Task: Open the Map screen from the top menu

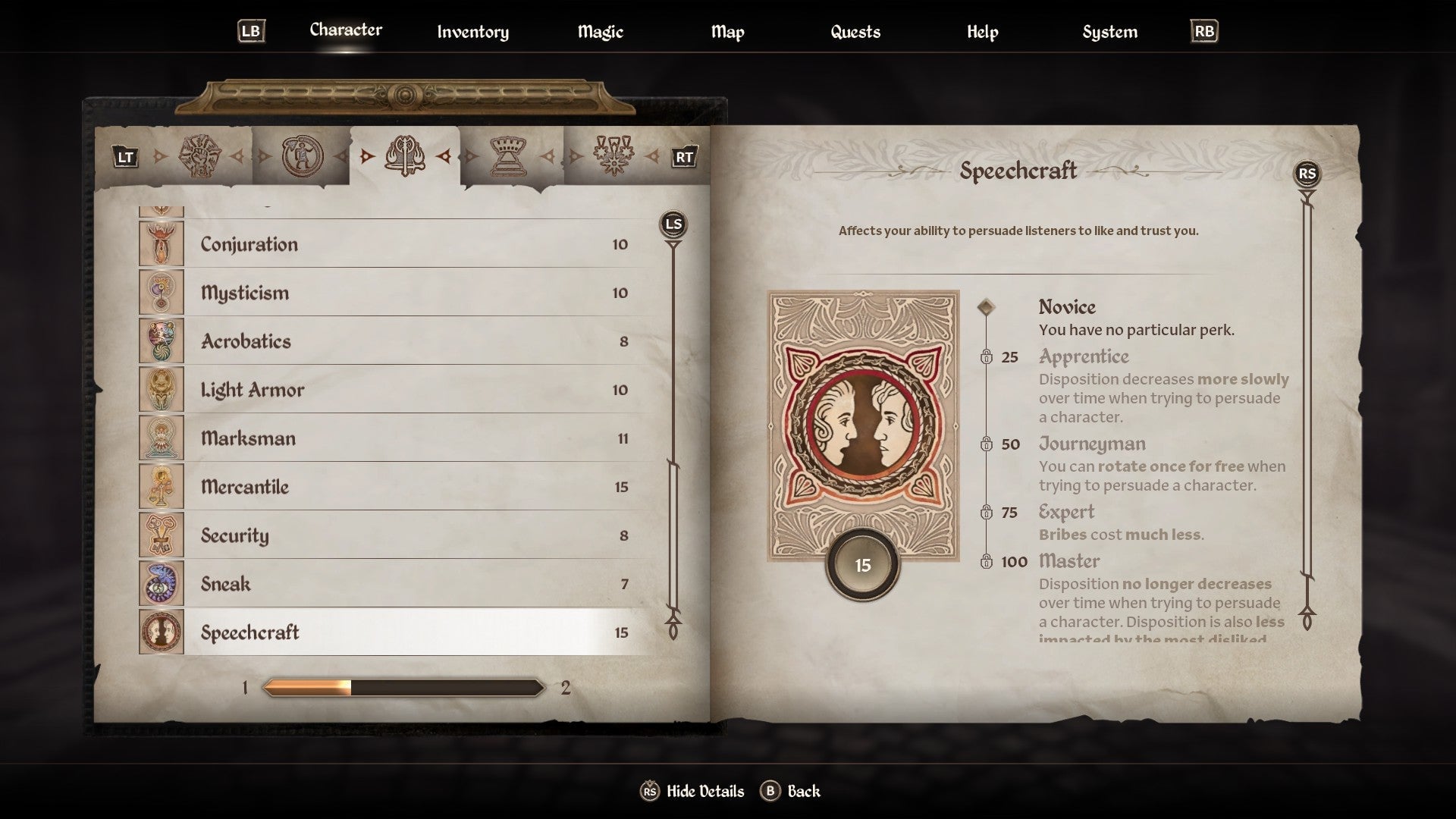Action: click(x=726, y=32)
